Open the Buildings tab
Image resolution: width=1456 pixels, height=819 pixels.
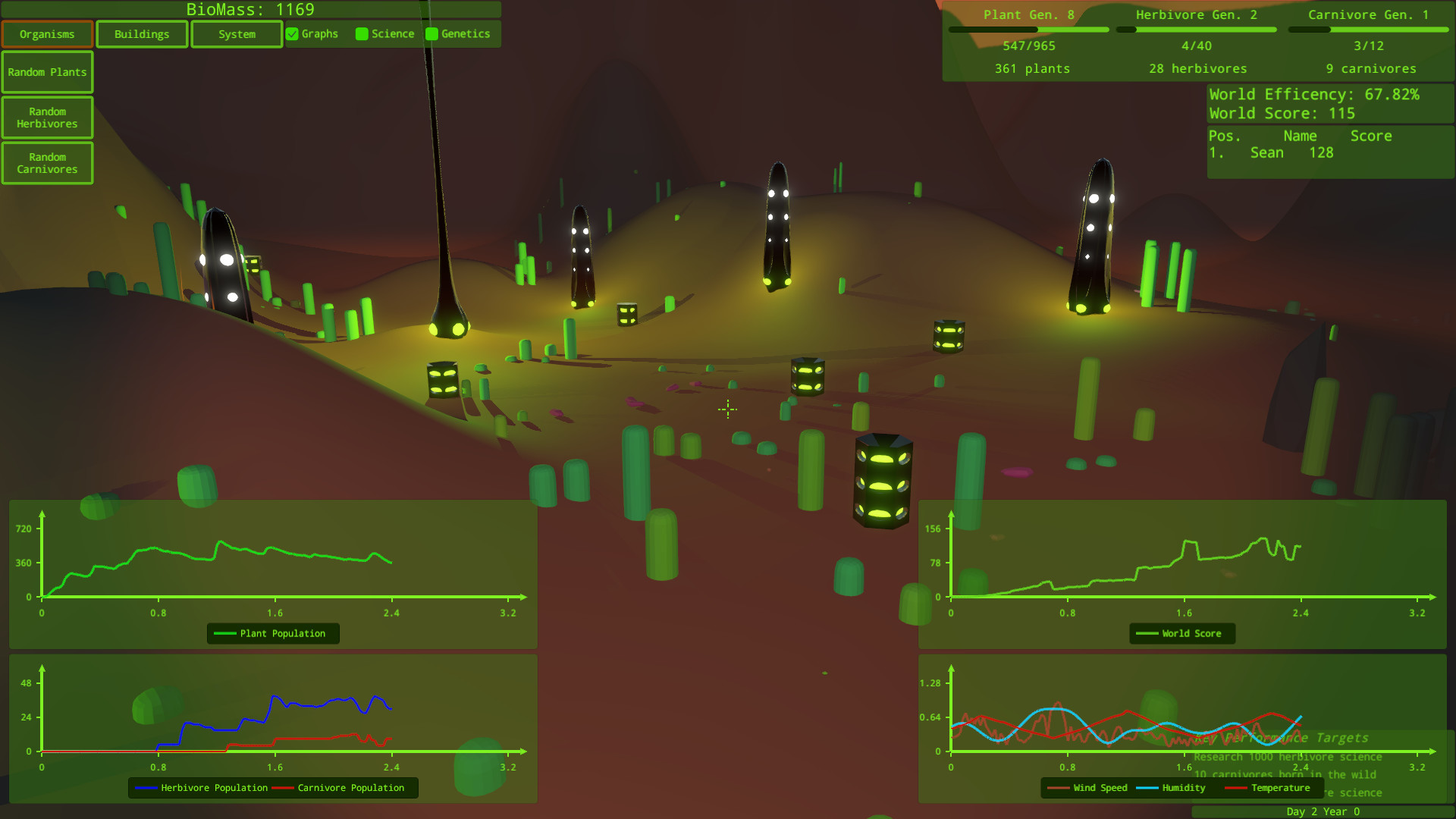(141, 33)
